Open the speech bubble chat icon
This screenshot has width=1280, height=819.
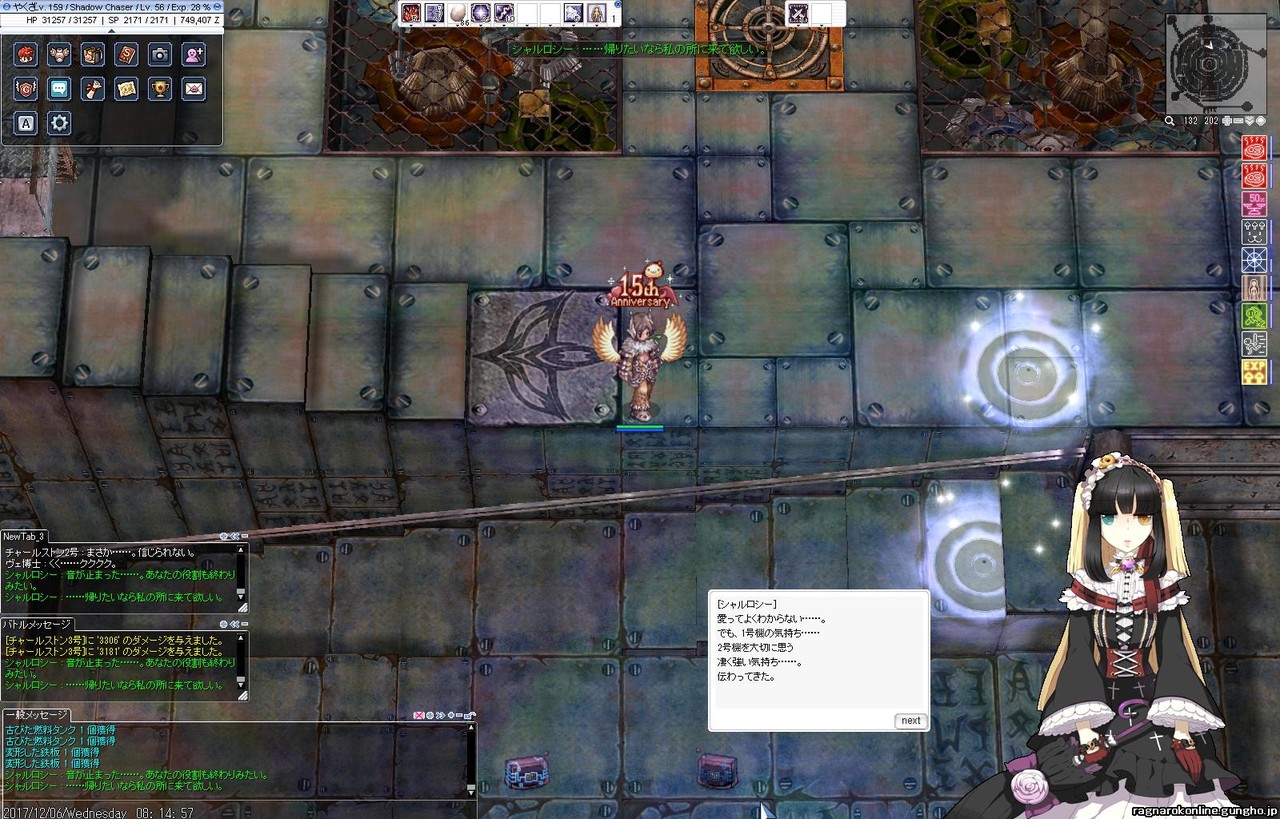tap(59, 89)
